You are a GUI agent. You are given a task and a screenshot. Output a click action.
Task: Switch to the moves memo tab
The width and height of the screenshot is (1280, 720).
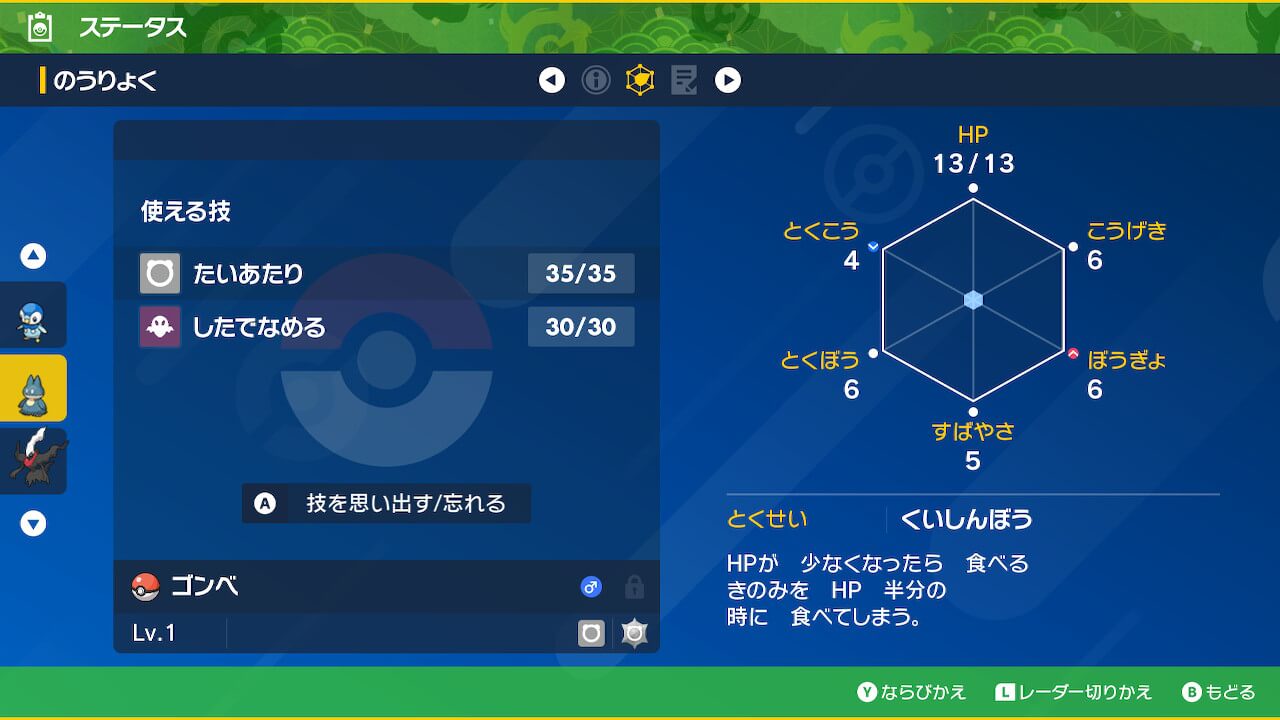(683, 80)
